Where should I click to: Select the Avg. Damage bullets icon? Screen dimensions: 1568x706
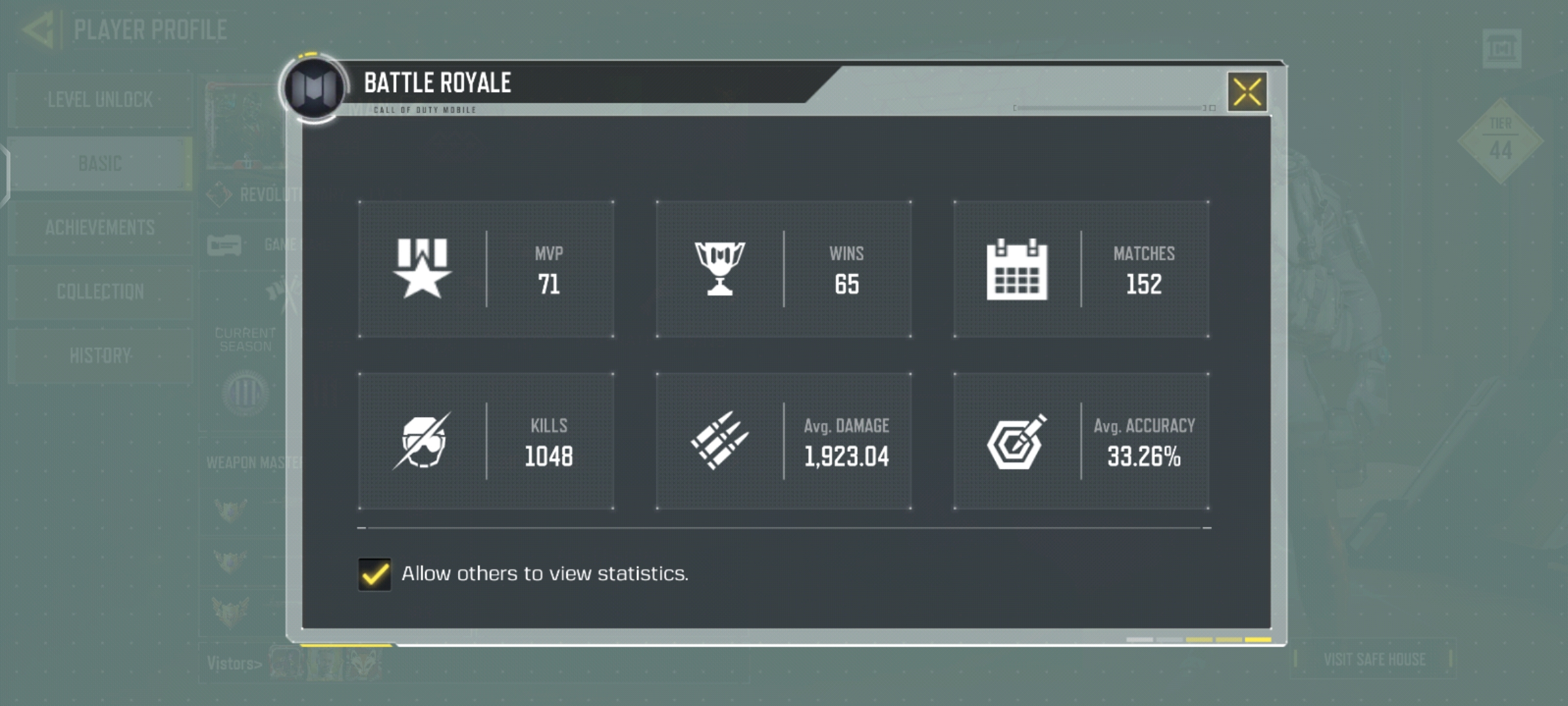(721, 442)
